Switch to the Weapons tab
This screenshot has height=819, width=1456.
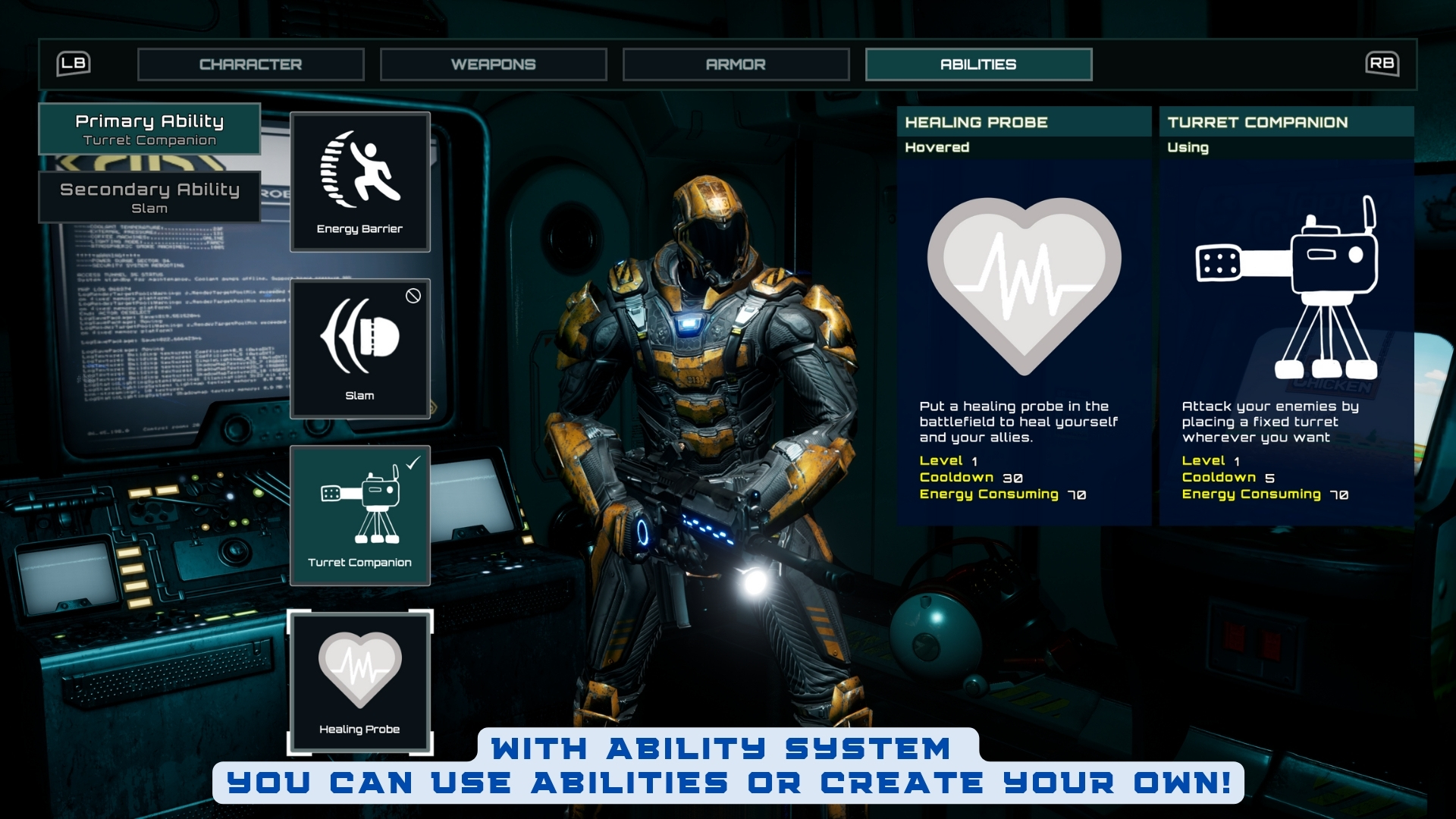pyautogui.click(x=494, y=64)
